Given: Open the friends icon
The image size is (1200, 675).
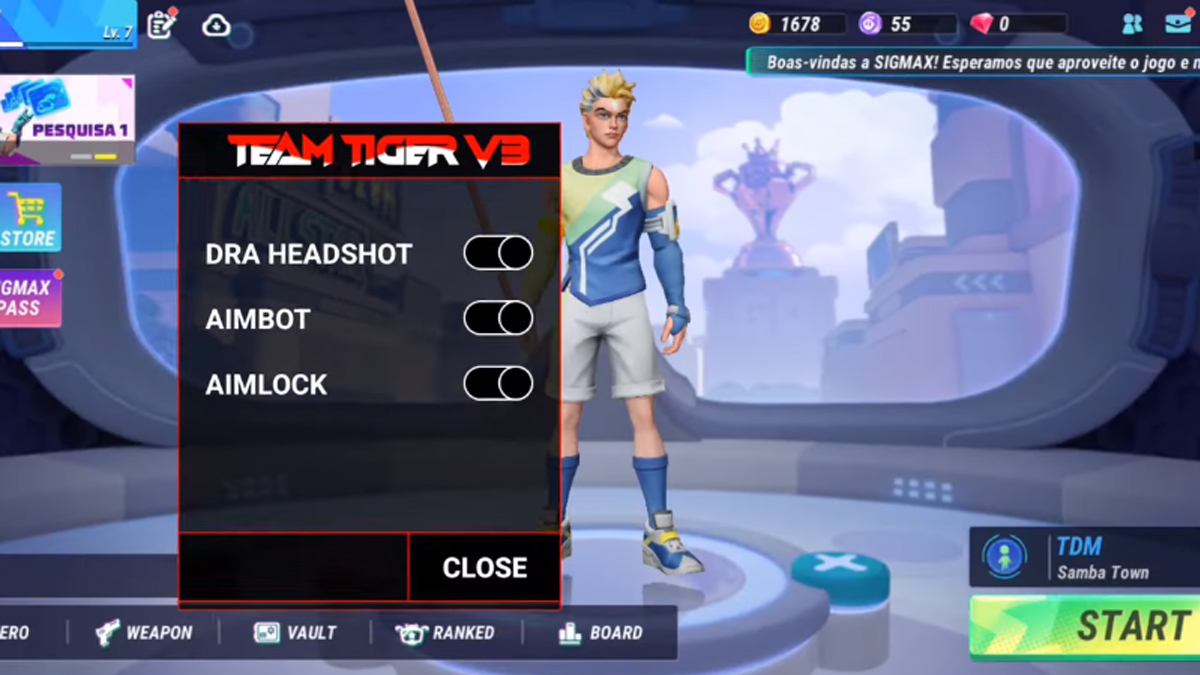Looking at the screenshot, I should [1132, 24].
